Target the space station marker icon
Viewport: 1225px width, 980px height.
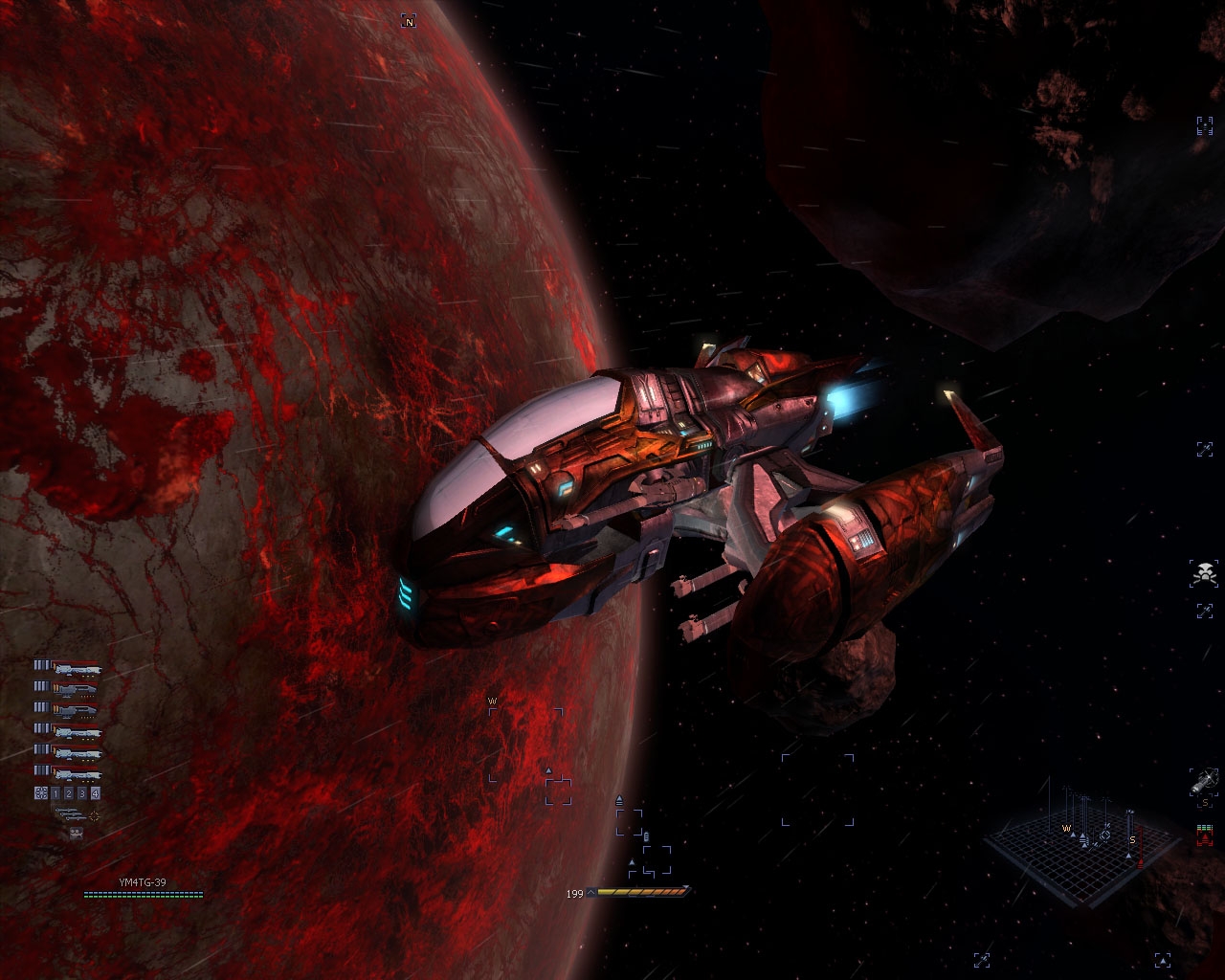pos(1203,781)
